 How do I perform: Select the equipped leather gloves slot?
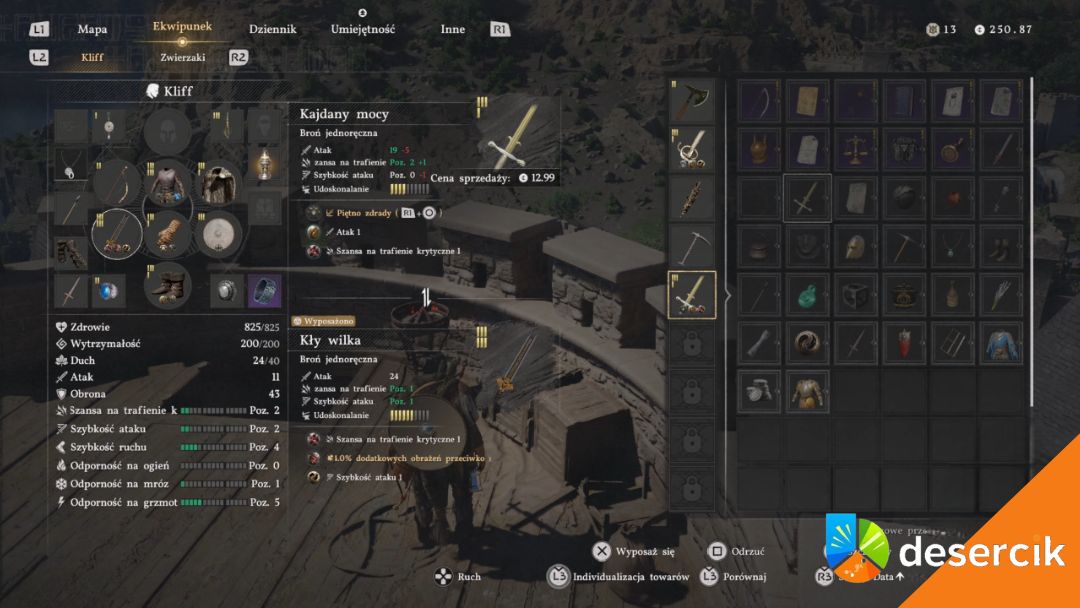click(x=167, y=235)
